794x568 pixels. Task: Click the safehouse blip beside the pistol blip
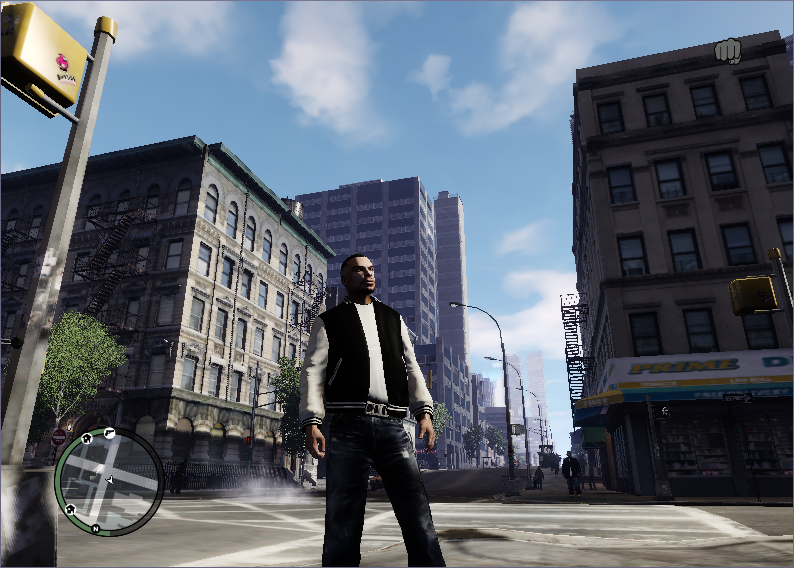click(88, 438)
